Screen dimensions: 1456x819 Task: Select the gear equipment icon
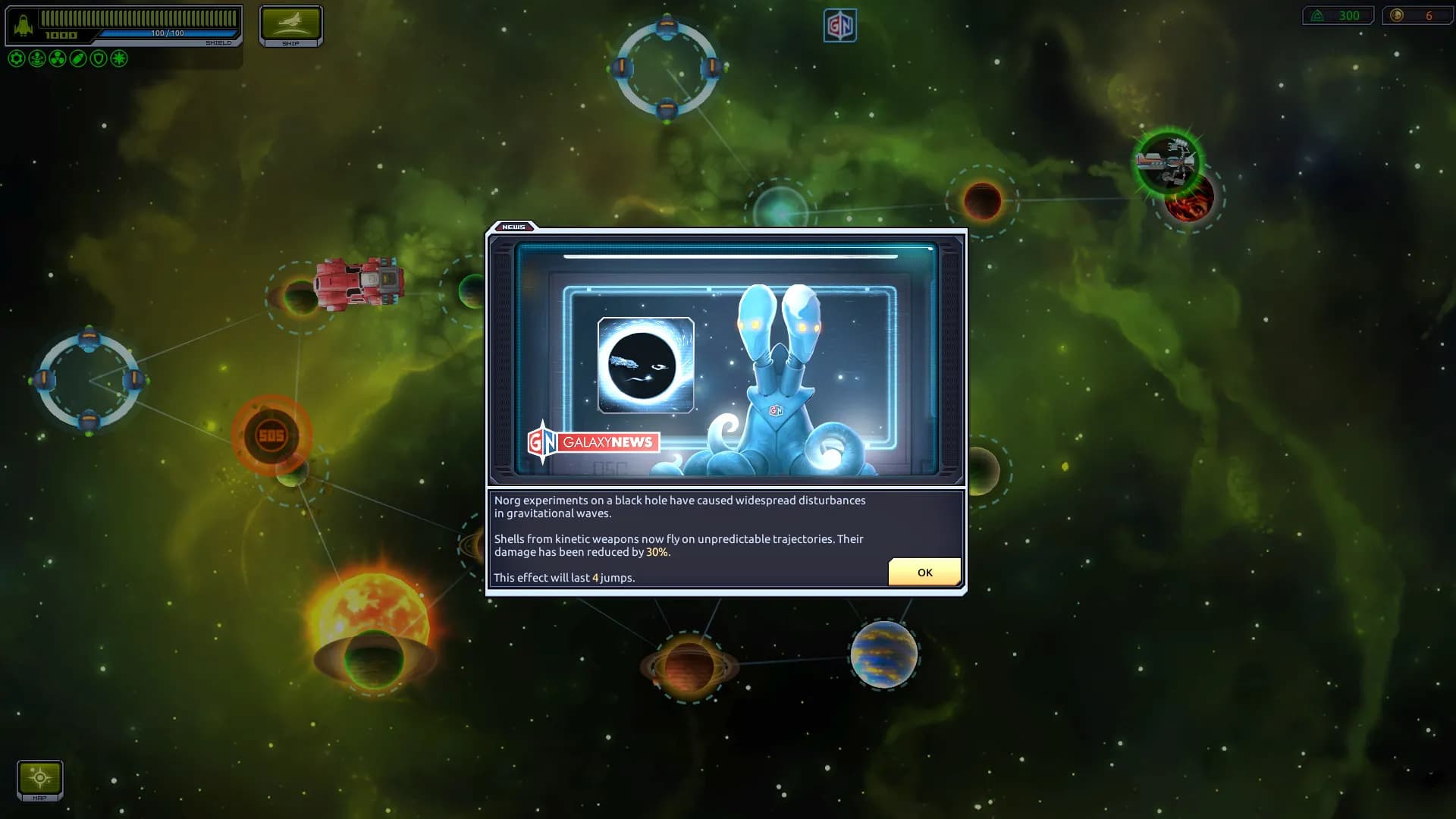[16, 58]
